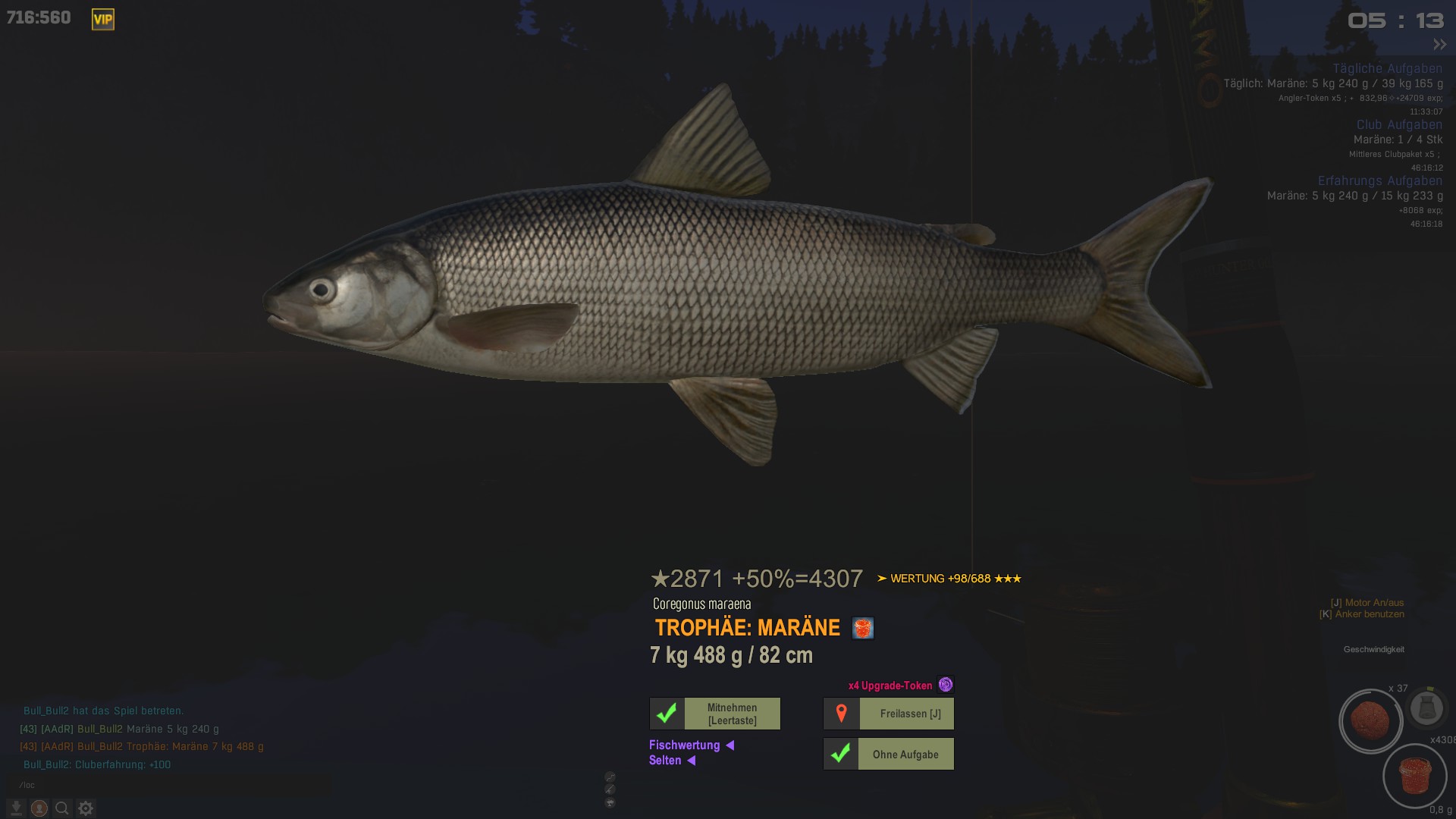Open the VIP badge
This screenshot has width=1456, height=819.
pos(103,20)
